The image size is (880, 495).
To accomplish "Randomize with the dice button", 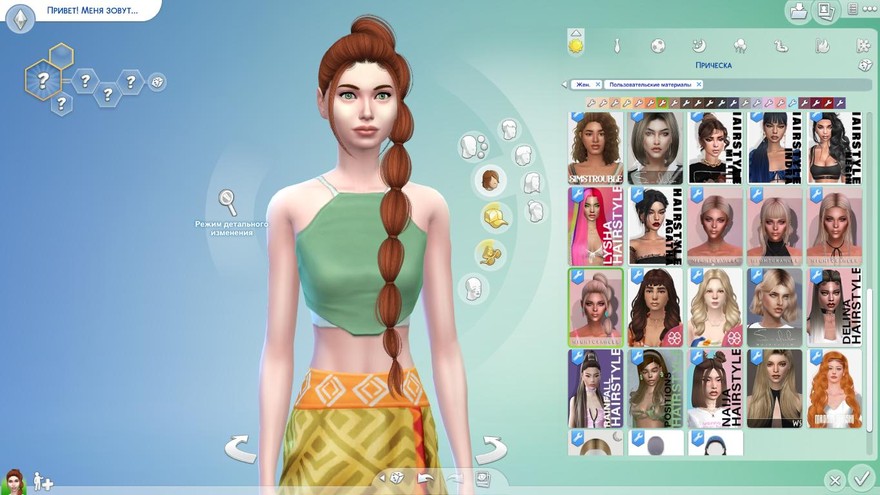I will point(865,65).
